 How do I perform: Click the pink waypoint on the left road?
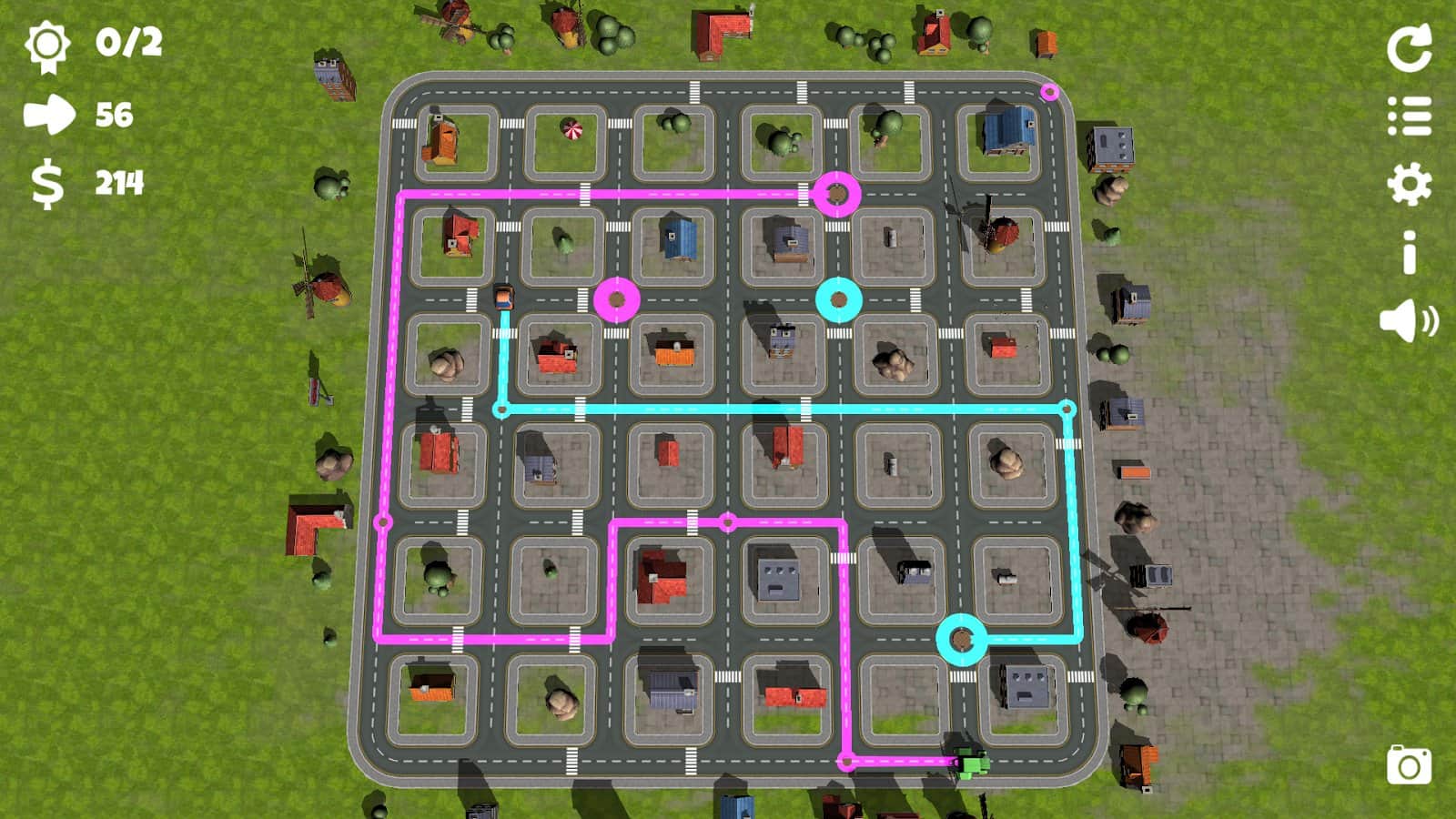coord(382,521)
